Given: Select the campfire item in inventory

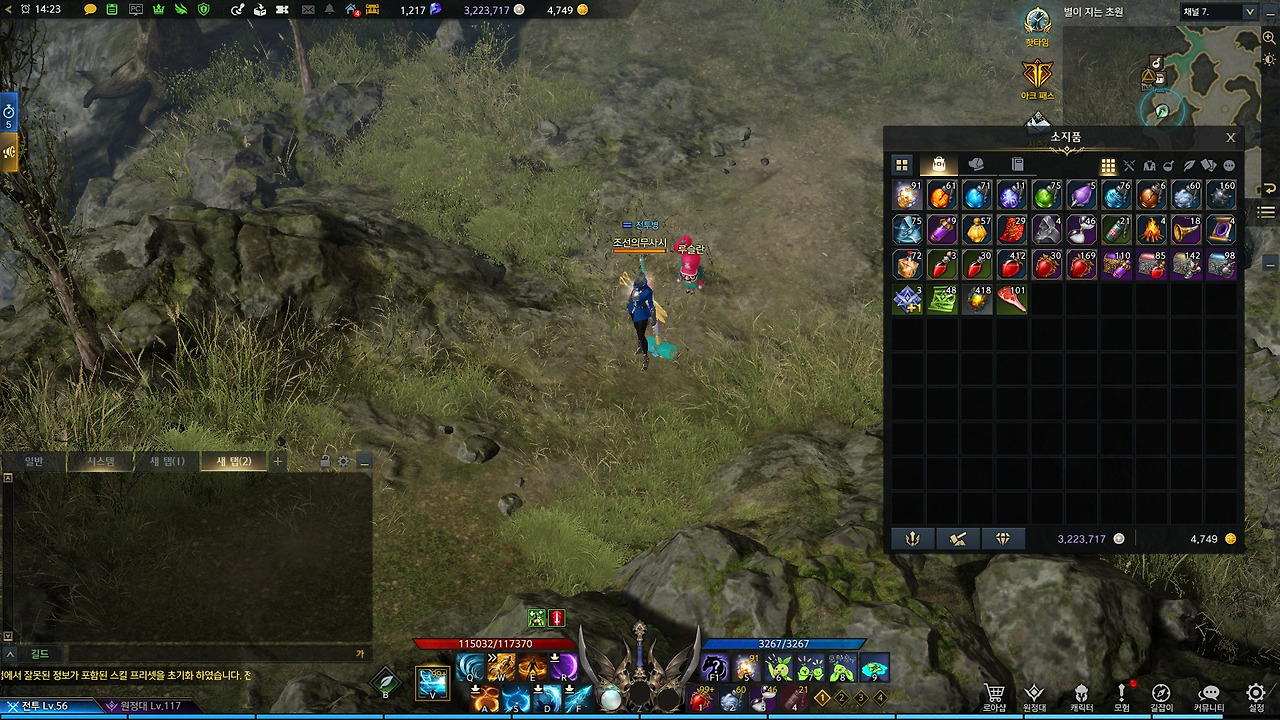Looking at the screenshot, I should pyautogui.click(x=1151, y=231).
